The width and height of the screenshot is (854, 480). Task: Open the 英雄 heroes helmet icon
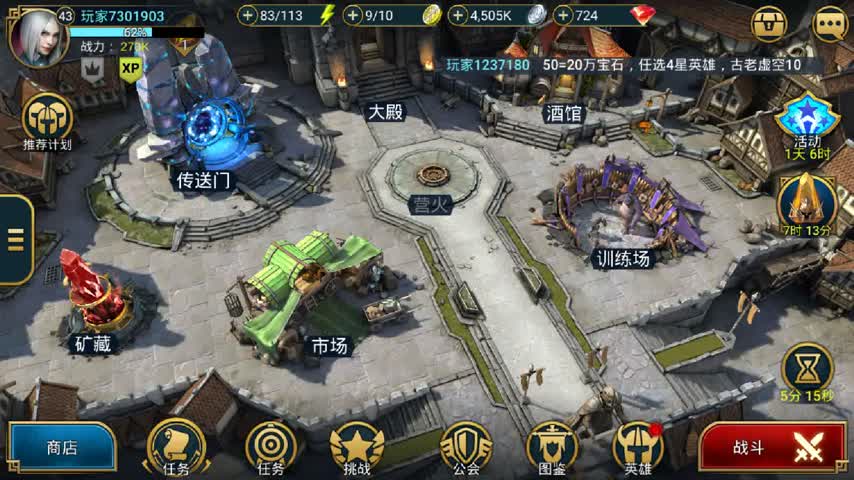(638, 445)
